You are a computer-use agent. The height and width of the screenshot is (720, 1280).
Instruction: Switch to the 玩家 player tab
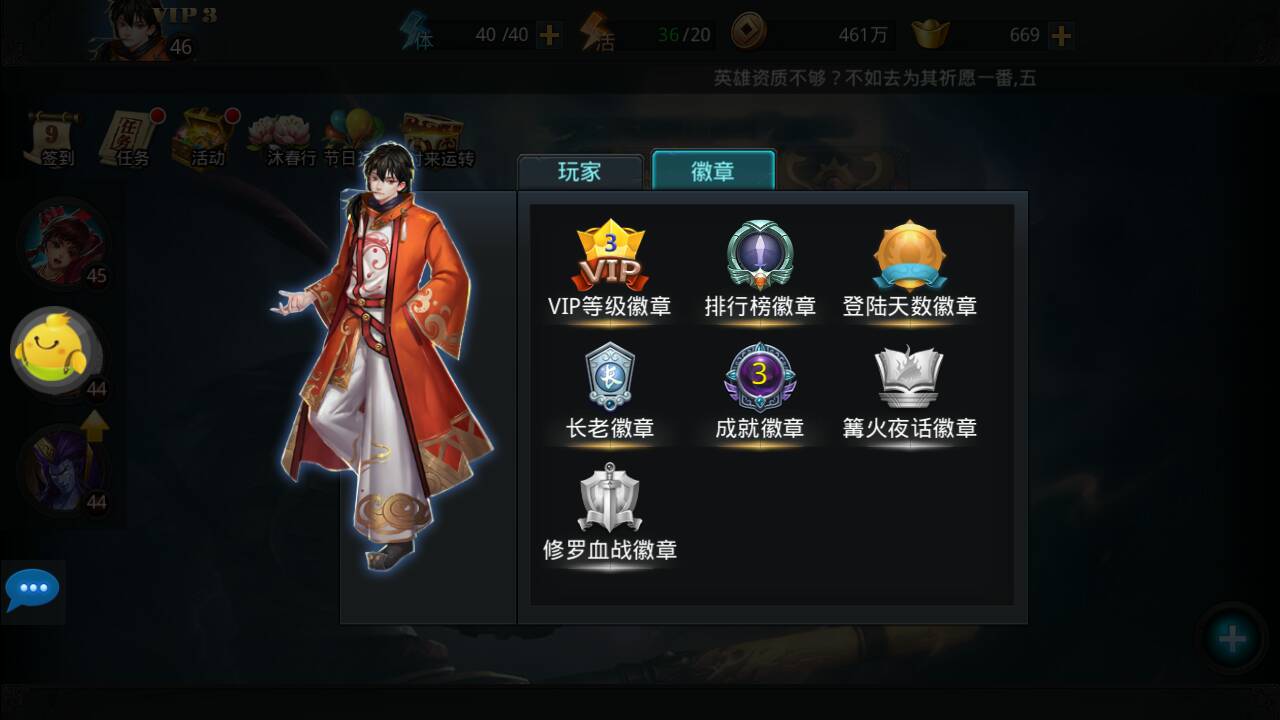click(x=580, y=172)
